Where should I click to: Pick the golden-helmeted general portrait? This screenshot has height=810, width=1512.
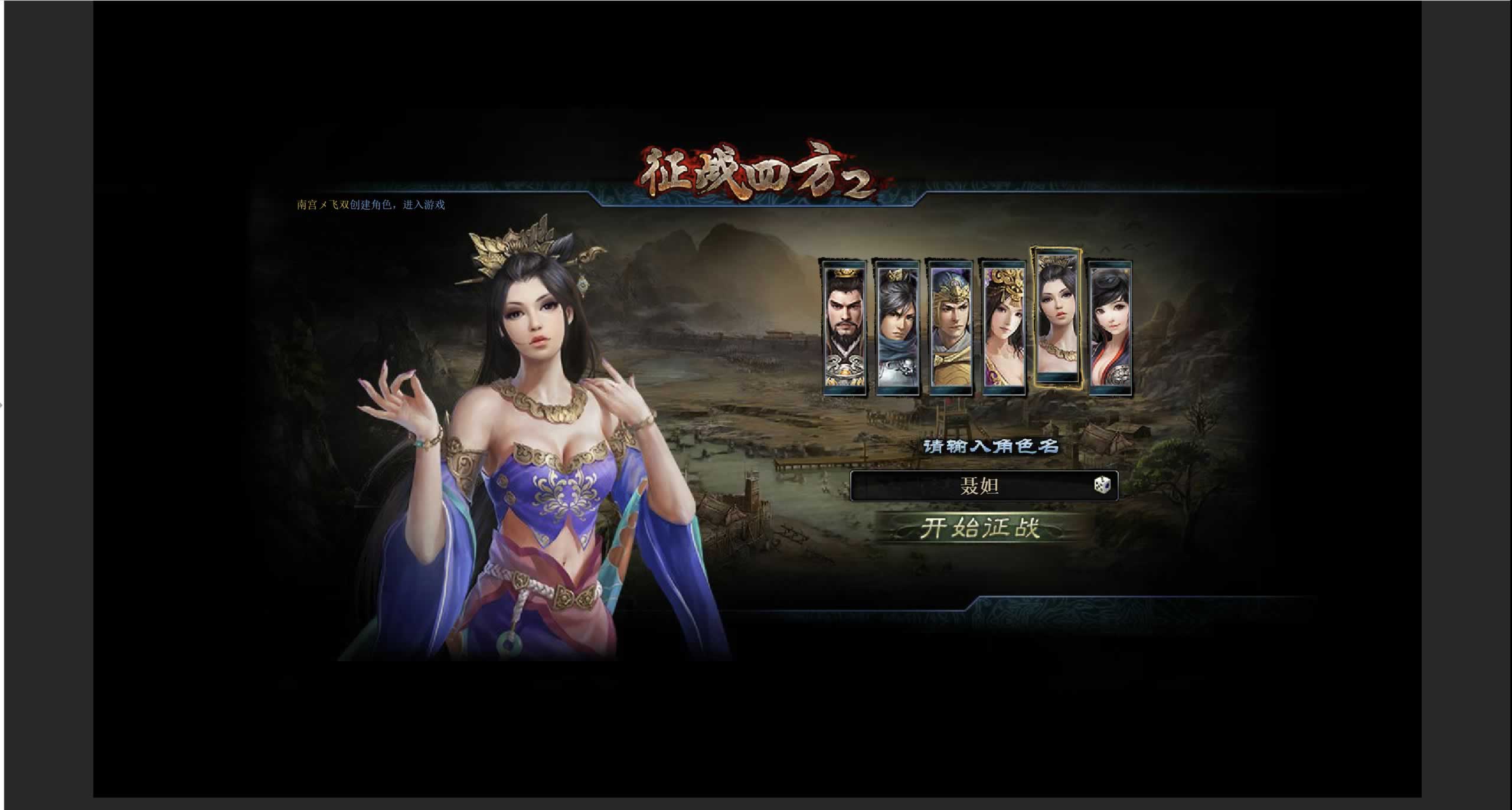951,328
